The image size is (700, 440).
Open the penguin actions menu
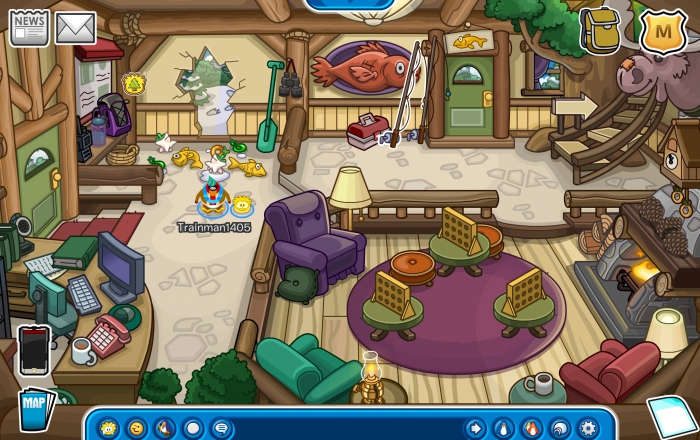164,428
